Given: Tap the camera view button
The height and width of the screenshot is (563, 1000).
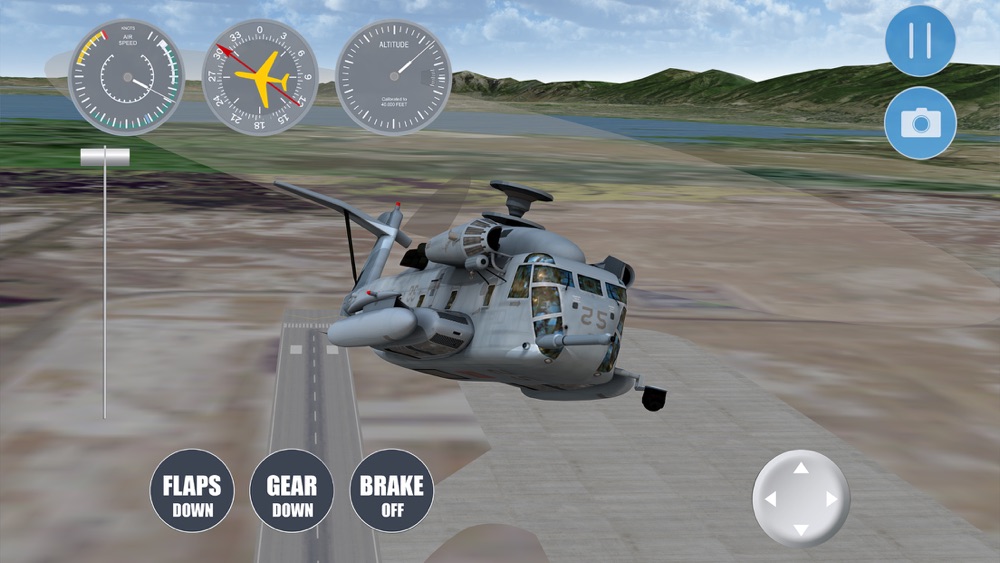Looking at the screenshot, I should (x=920, y=123).
